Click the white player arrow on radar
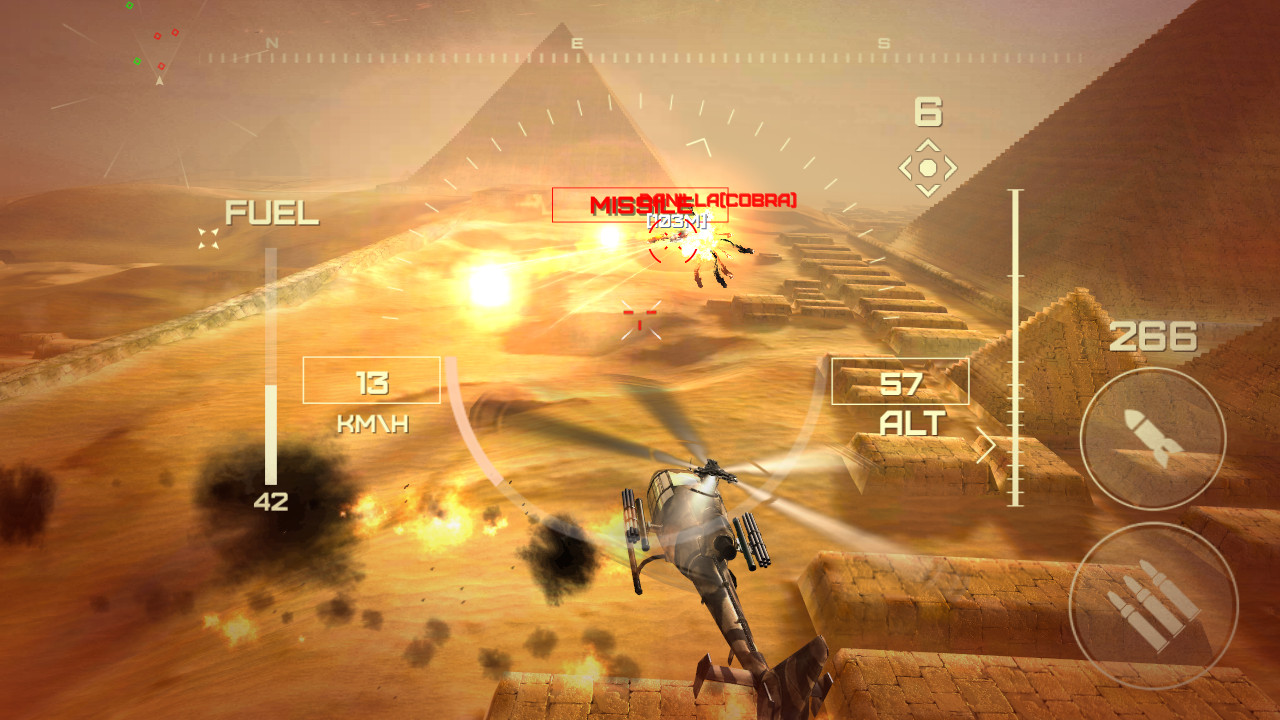 (x=159, y=81)
